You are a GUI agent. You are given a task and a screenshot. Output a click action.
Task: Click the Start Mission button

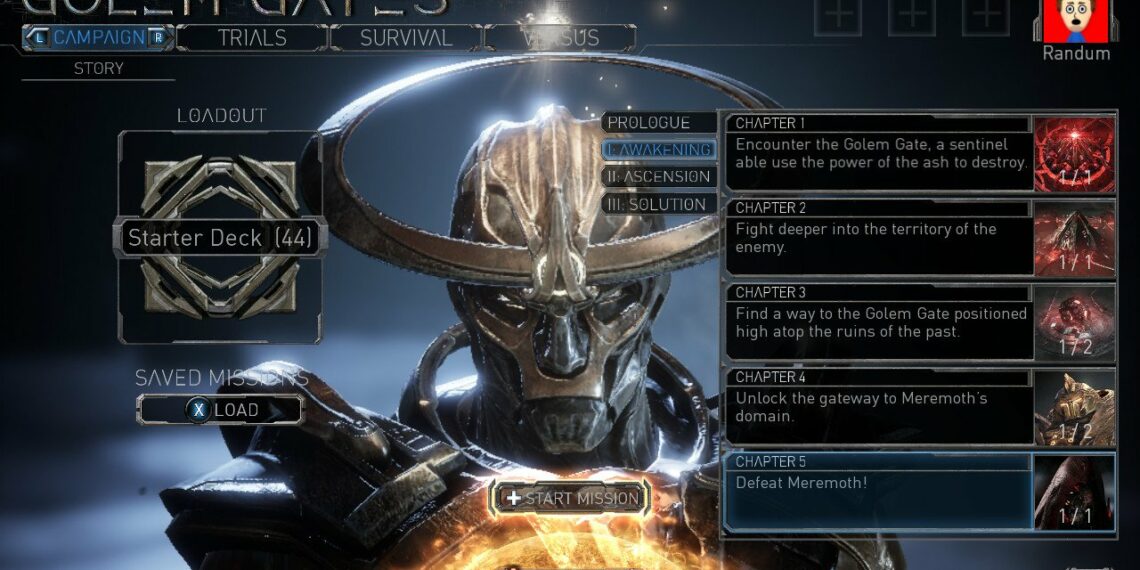tap(571, 498)
